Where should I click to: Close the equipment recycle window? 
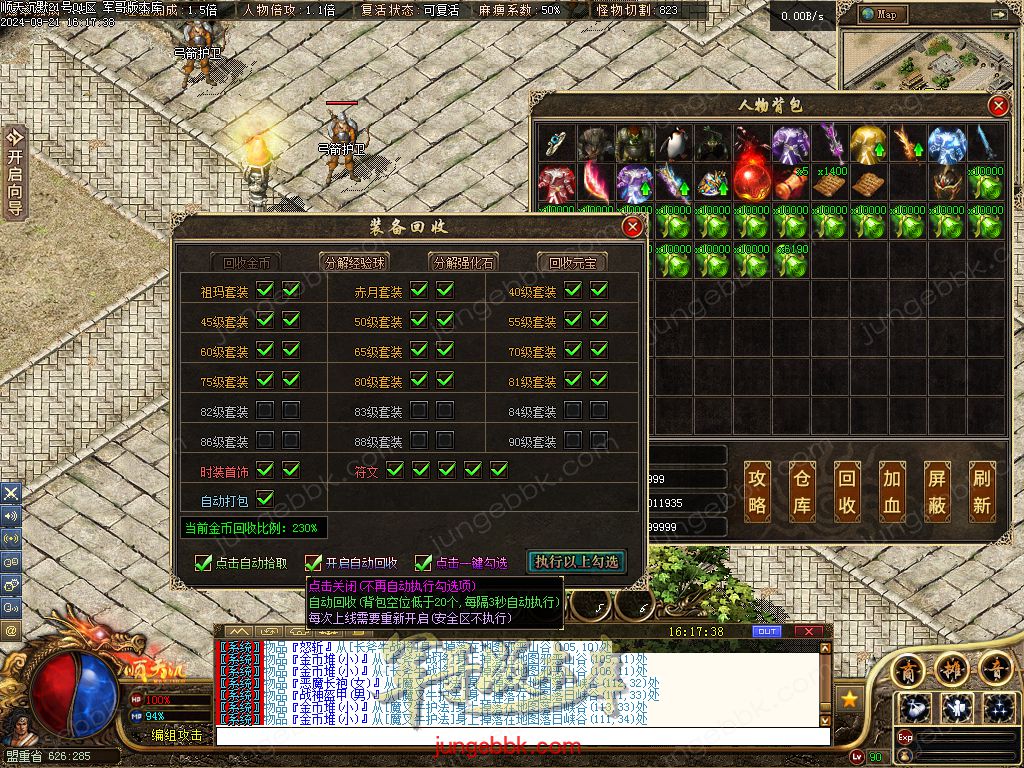(632, 228)
